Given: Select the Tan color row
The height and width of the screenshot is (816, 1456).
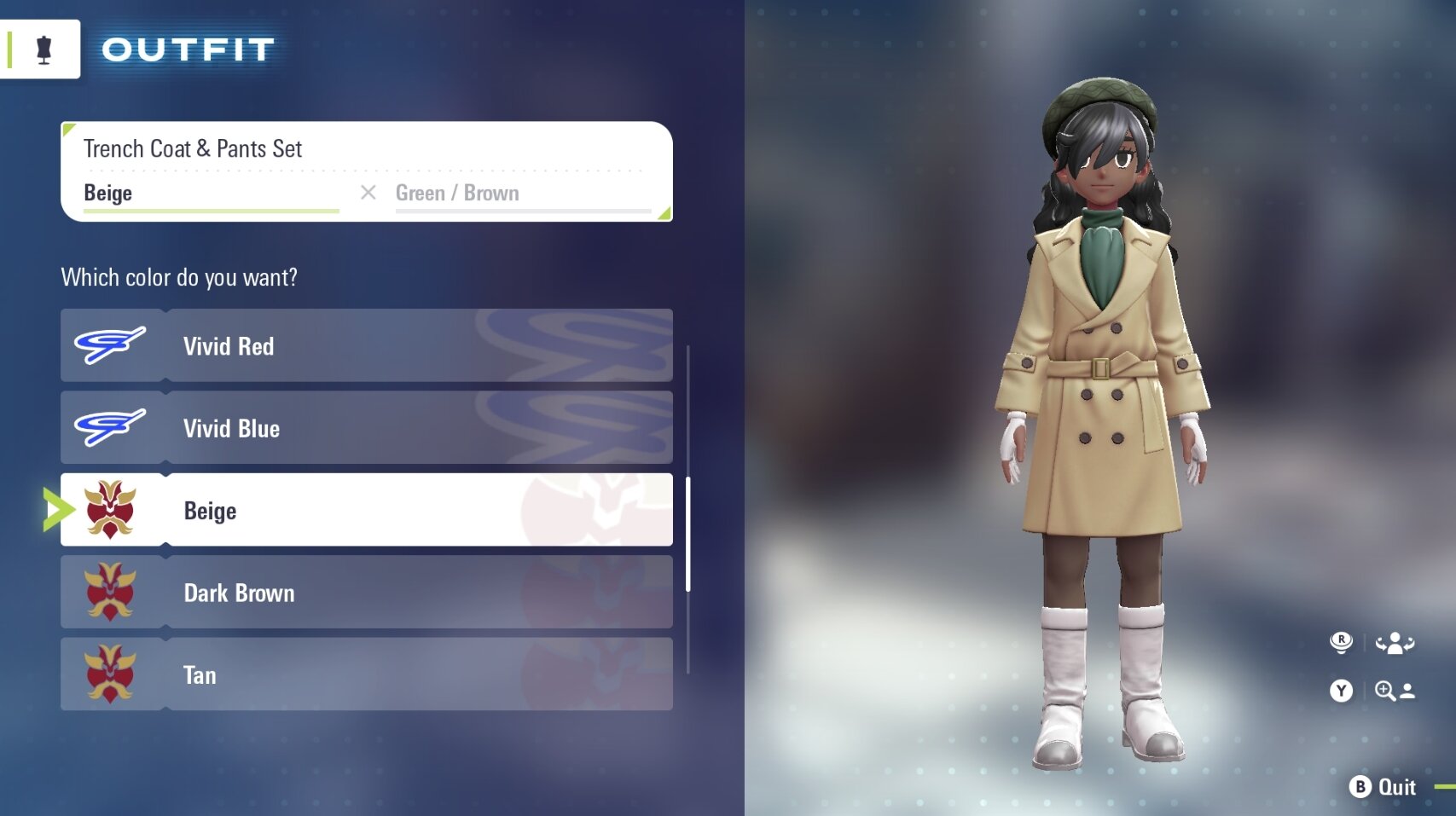Looking at the screenshot, I should click(367, 674).
